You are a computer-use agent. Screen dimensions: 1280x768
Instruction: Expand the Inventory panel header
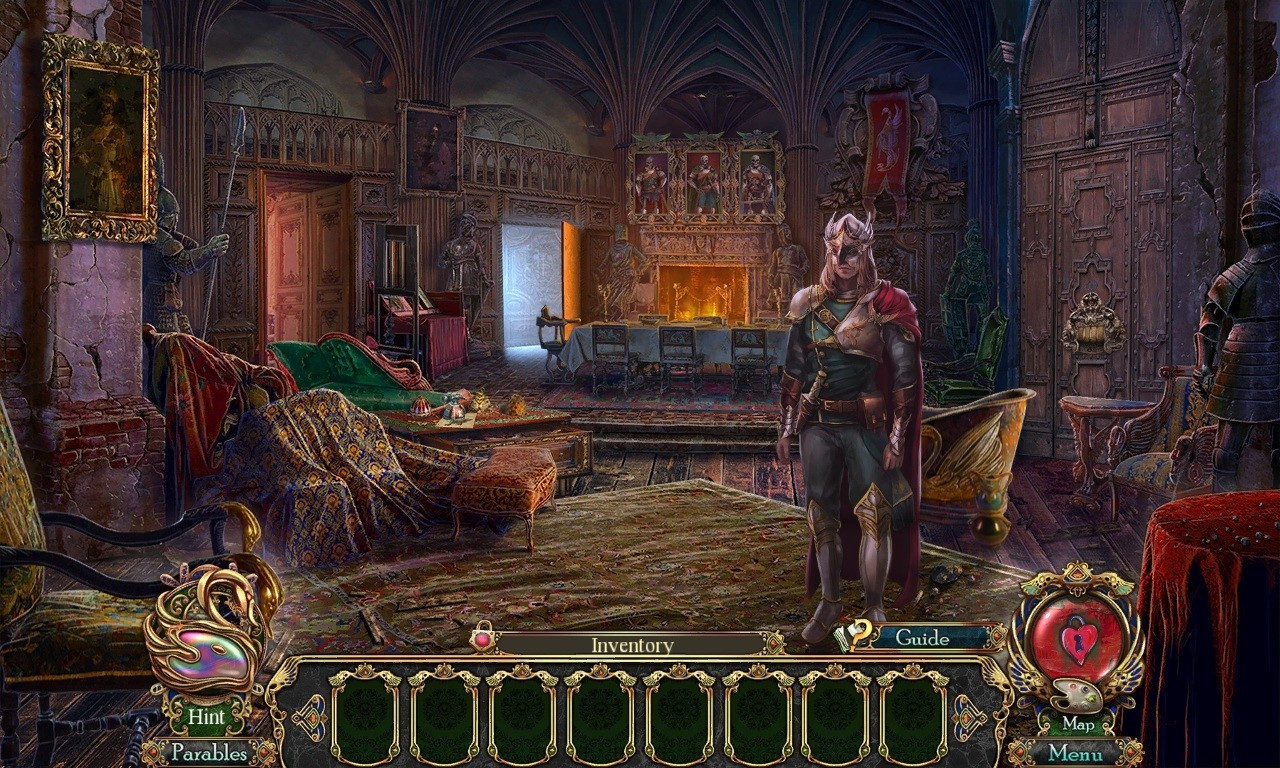[x=632, y=643]
